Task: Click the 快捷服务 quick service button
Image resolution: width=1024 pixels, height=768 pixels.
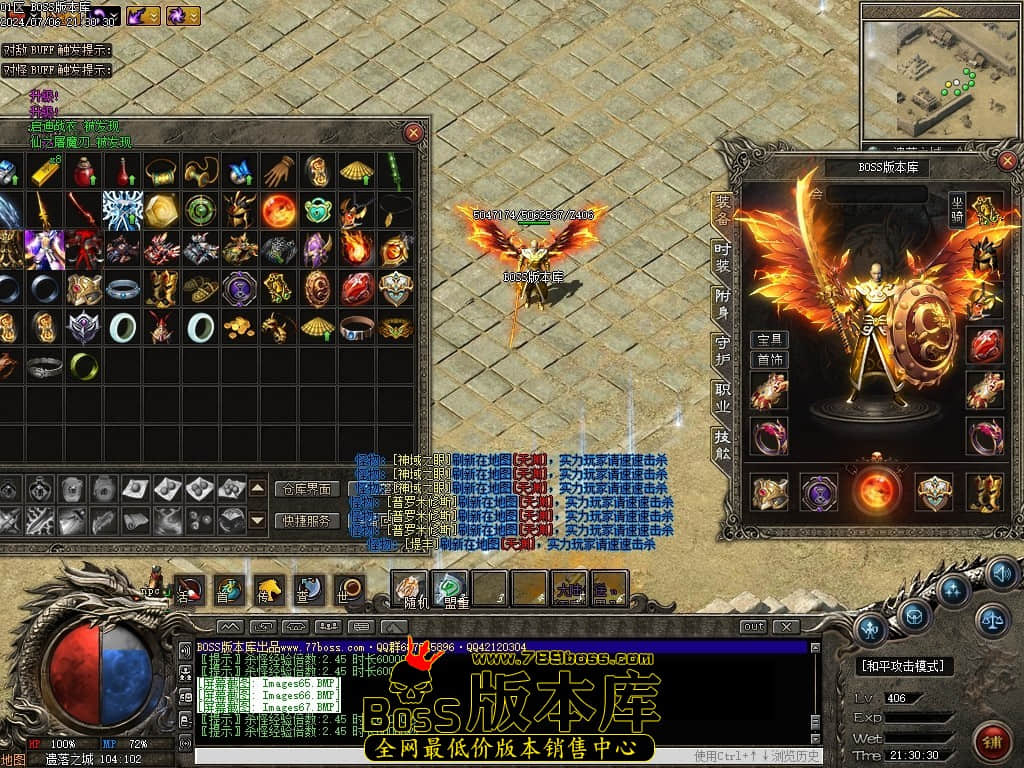Action: pos(306,520)
